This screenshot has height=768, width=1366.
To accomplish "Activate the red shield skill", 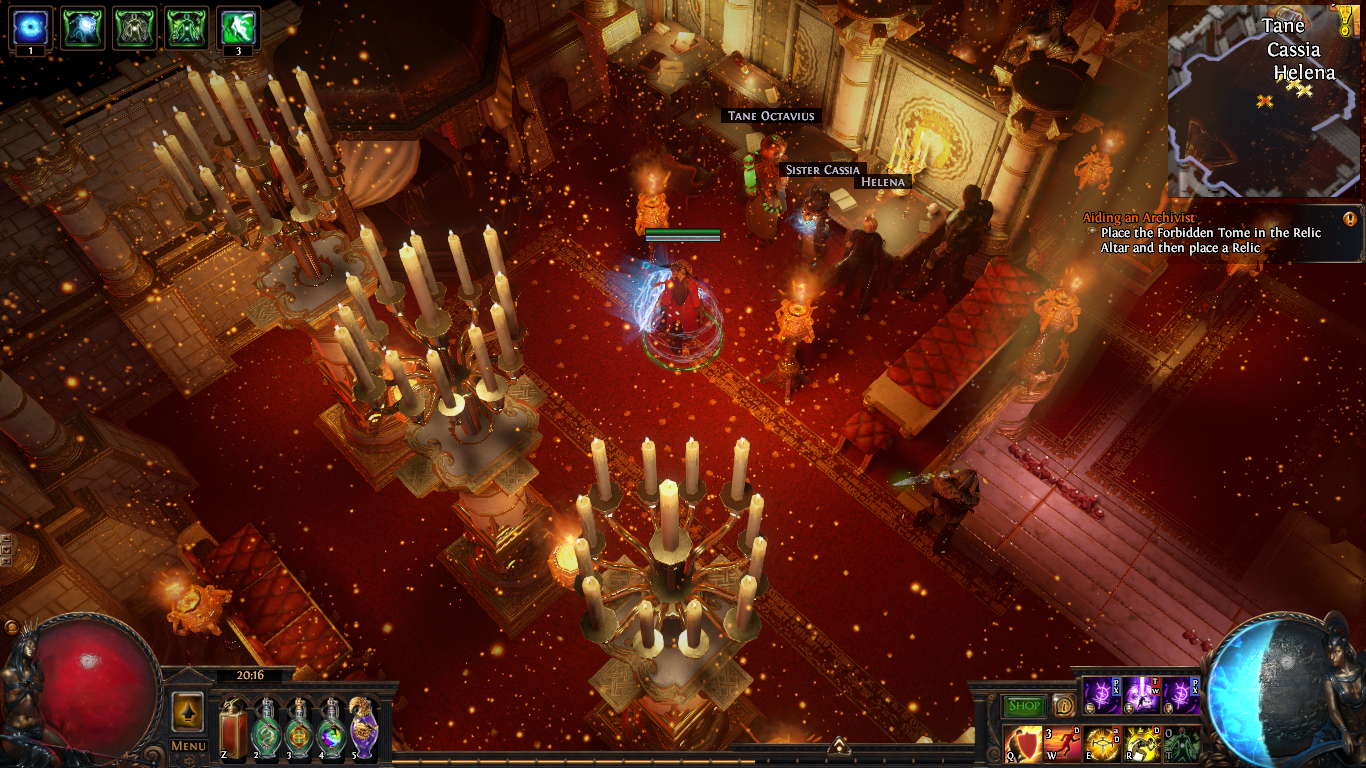I will point(1021,744).
